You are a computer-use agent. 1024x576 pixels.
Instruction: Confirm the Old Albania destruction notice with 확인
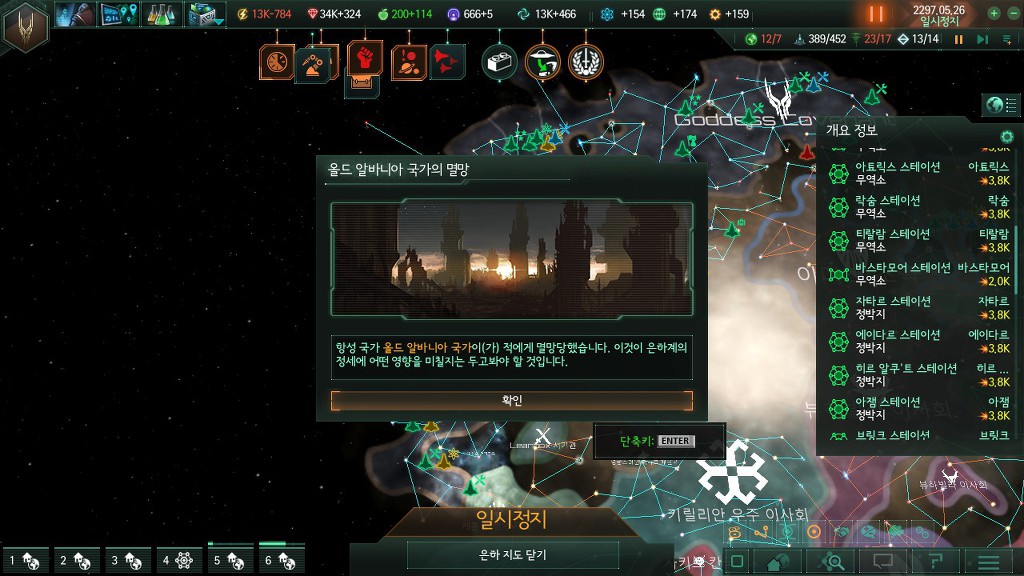pos(512,400)
